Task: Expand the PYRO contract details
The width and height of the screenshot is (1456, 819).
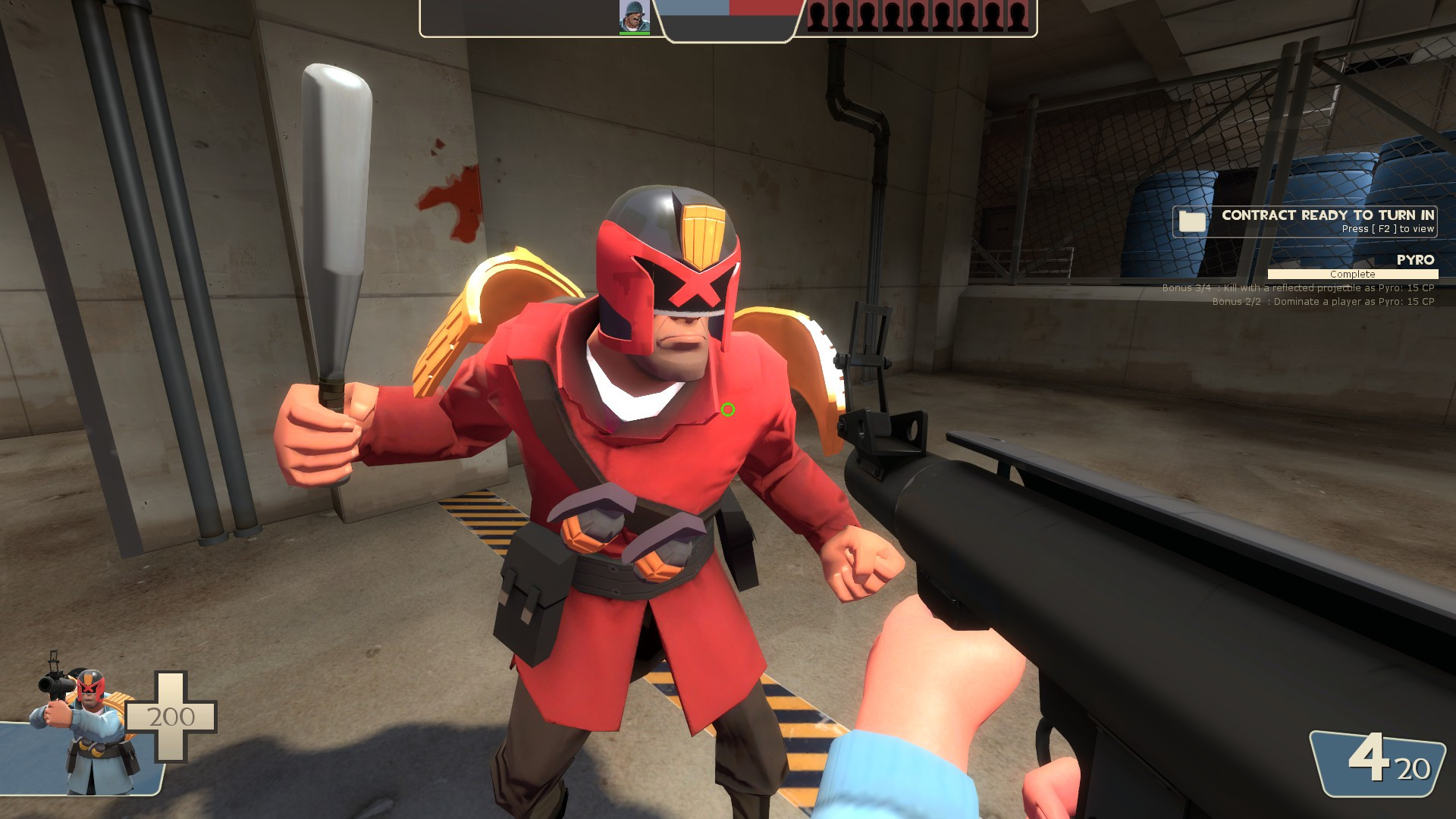Action: click(x=1415, y=261)
